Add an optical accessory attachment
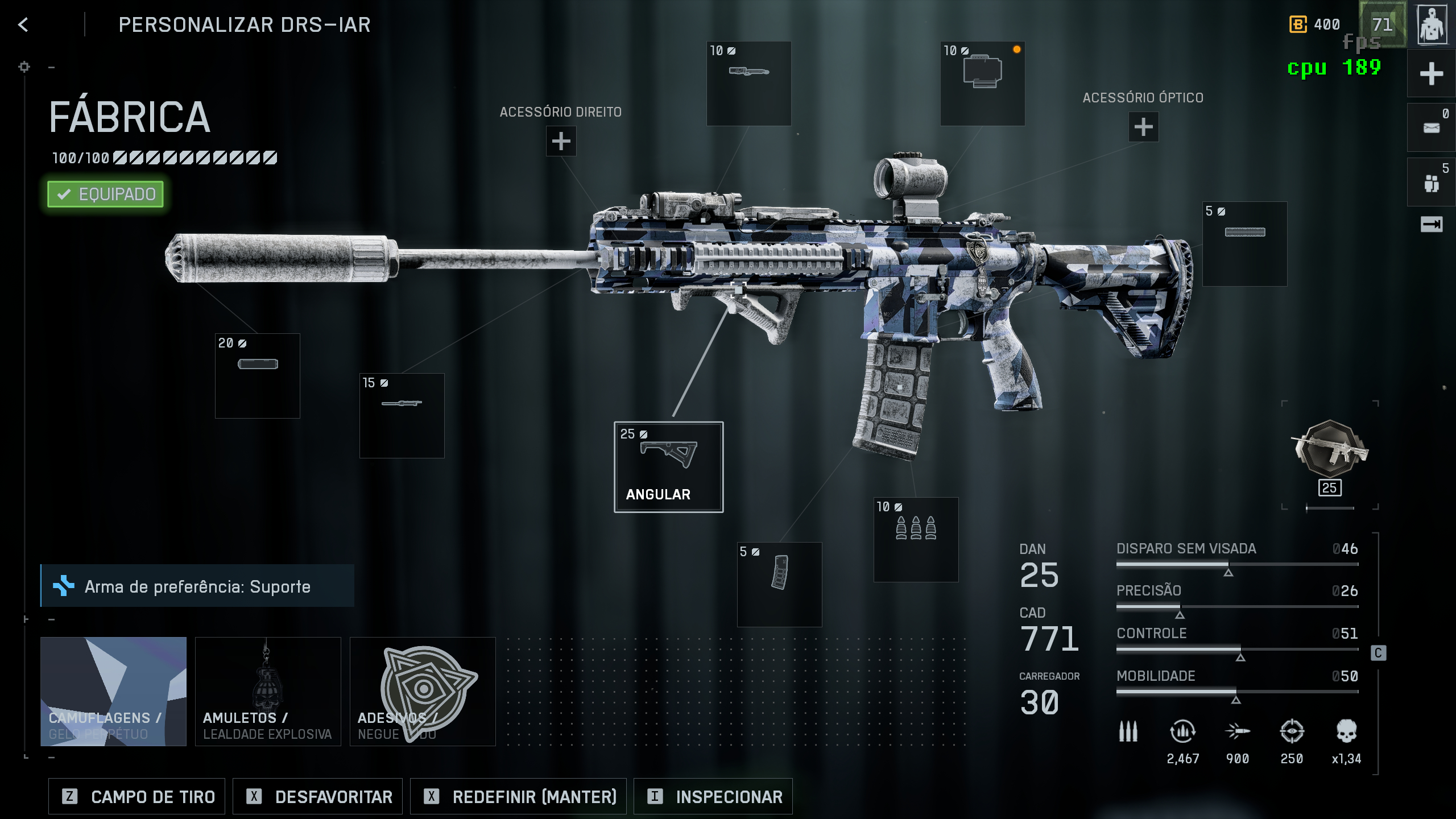The width and height of the screenshot is (1456, 819). pyautogui.click(x=1143, y=127)
